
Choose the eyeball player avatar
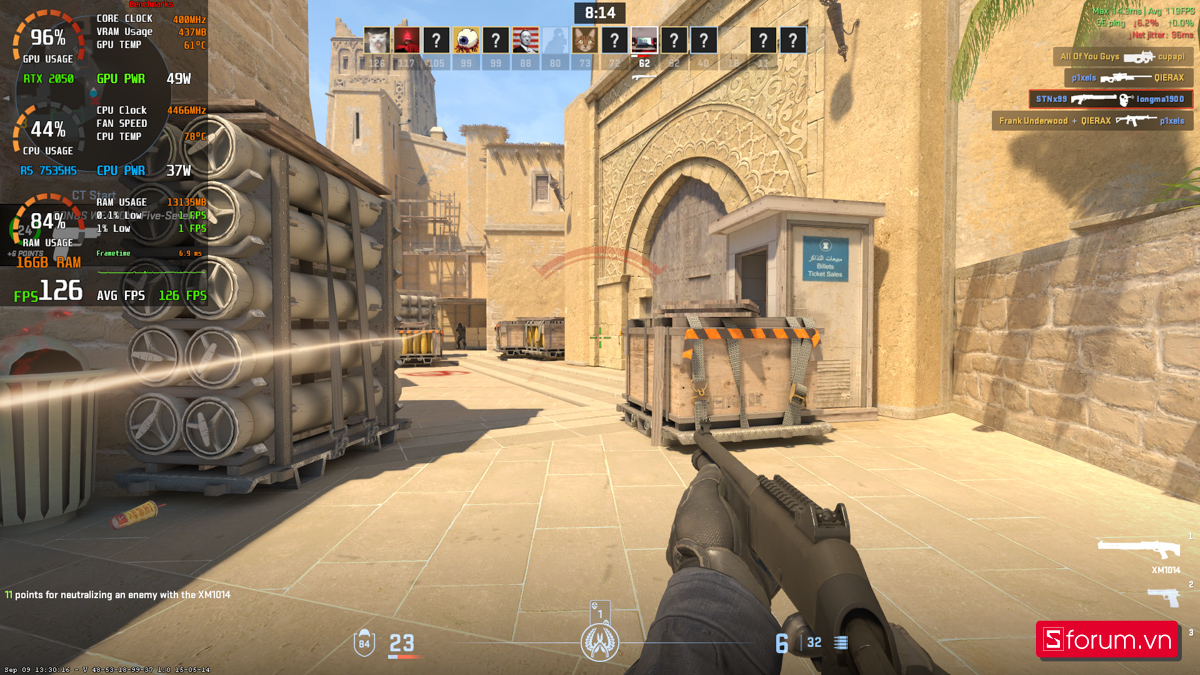pos(466,40)
